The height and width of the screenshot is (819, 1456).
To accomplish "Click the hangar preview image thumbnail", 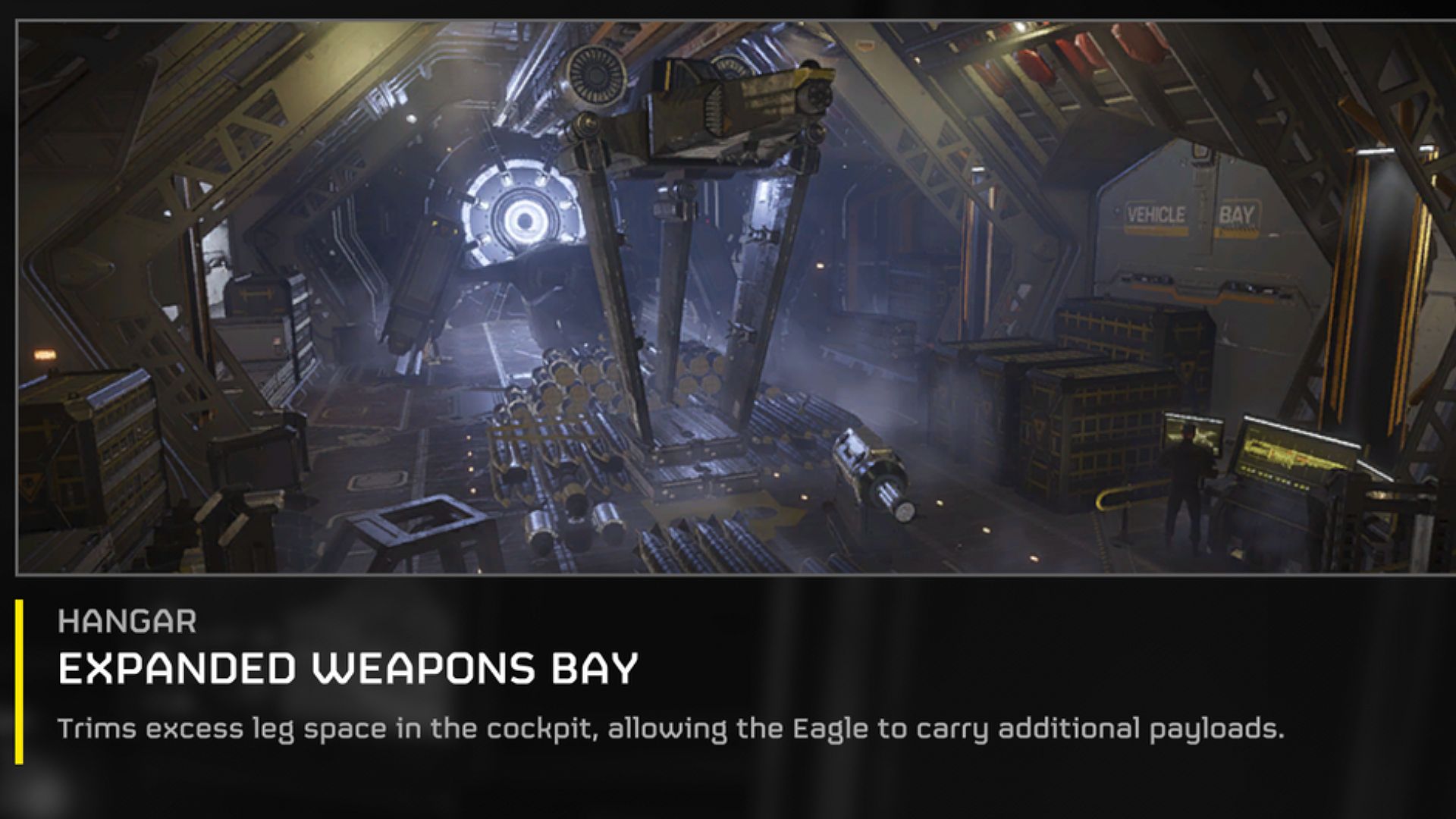I will [x=728, y=296].
